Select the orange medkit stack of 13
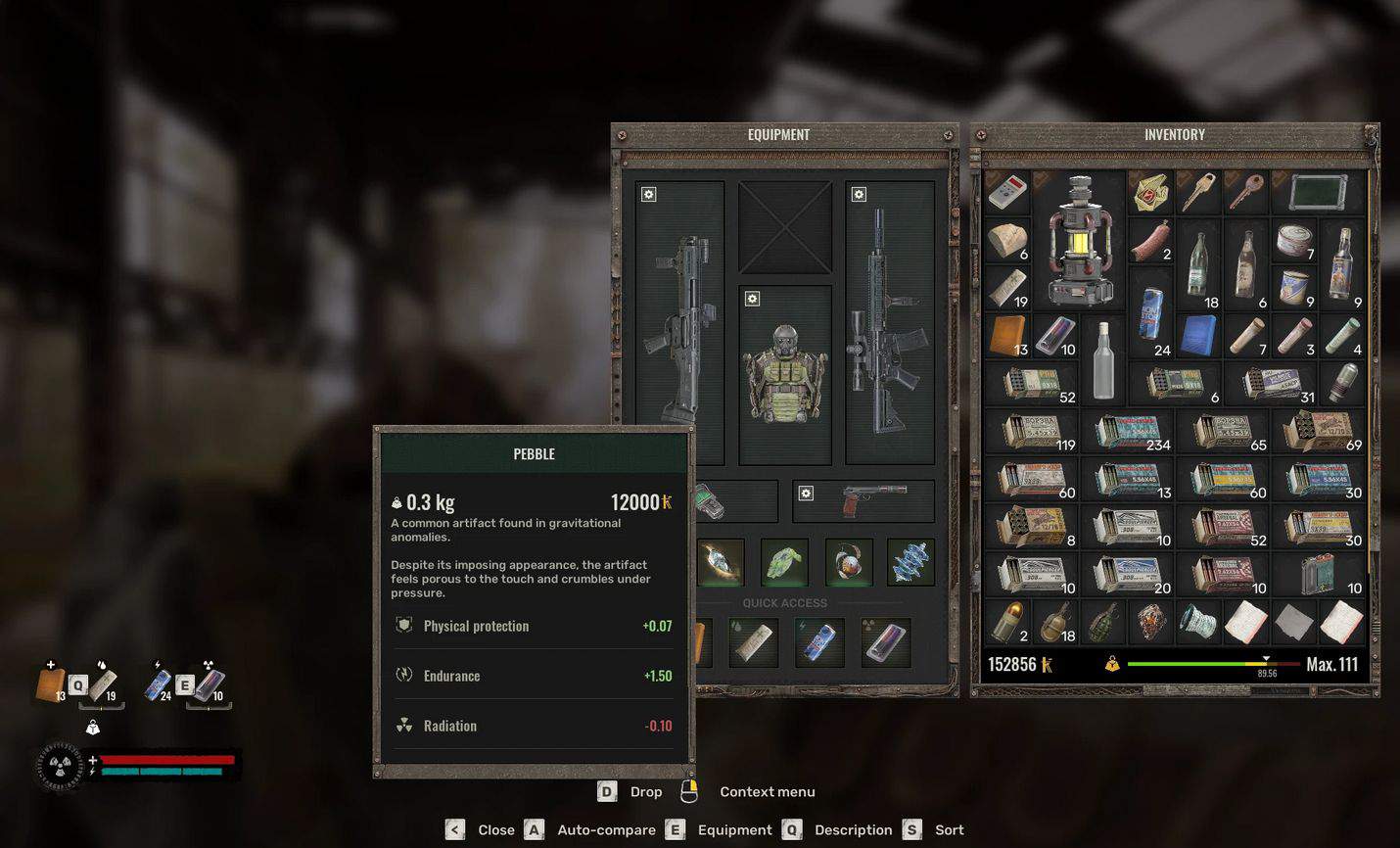This screenshot has height=848, width=1400. click(x=1007, y=336)
